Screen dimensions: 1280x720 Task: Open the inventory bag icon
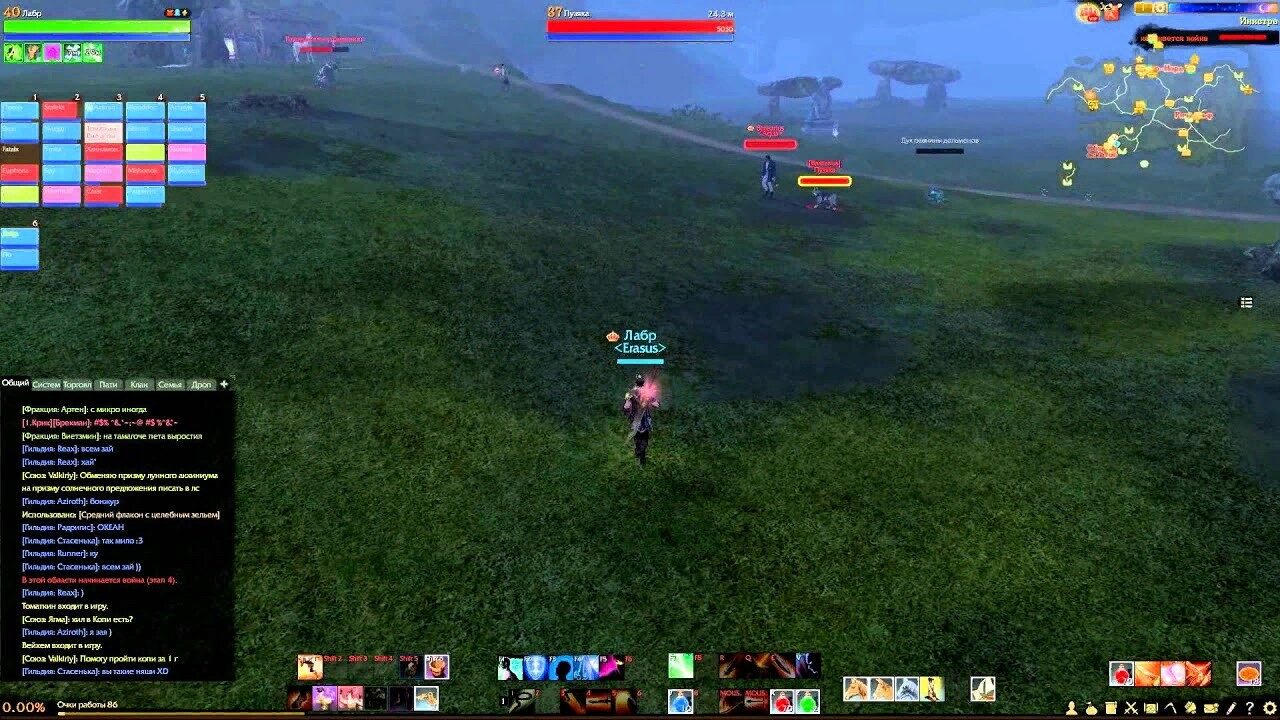[x=1092, y=709]
